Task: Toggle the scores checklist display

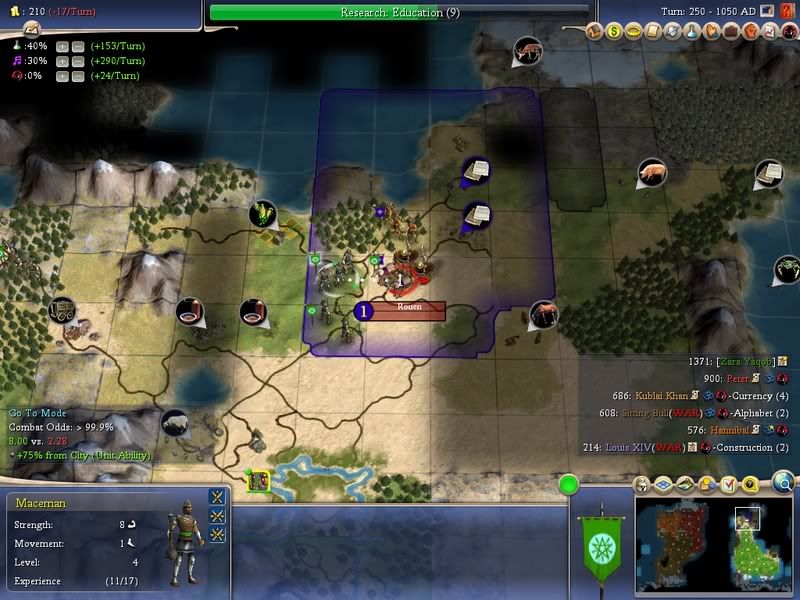Action: pos(729,485)
